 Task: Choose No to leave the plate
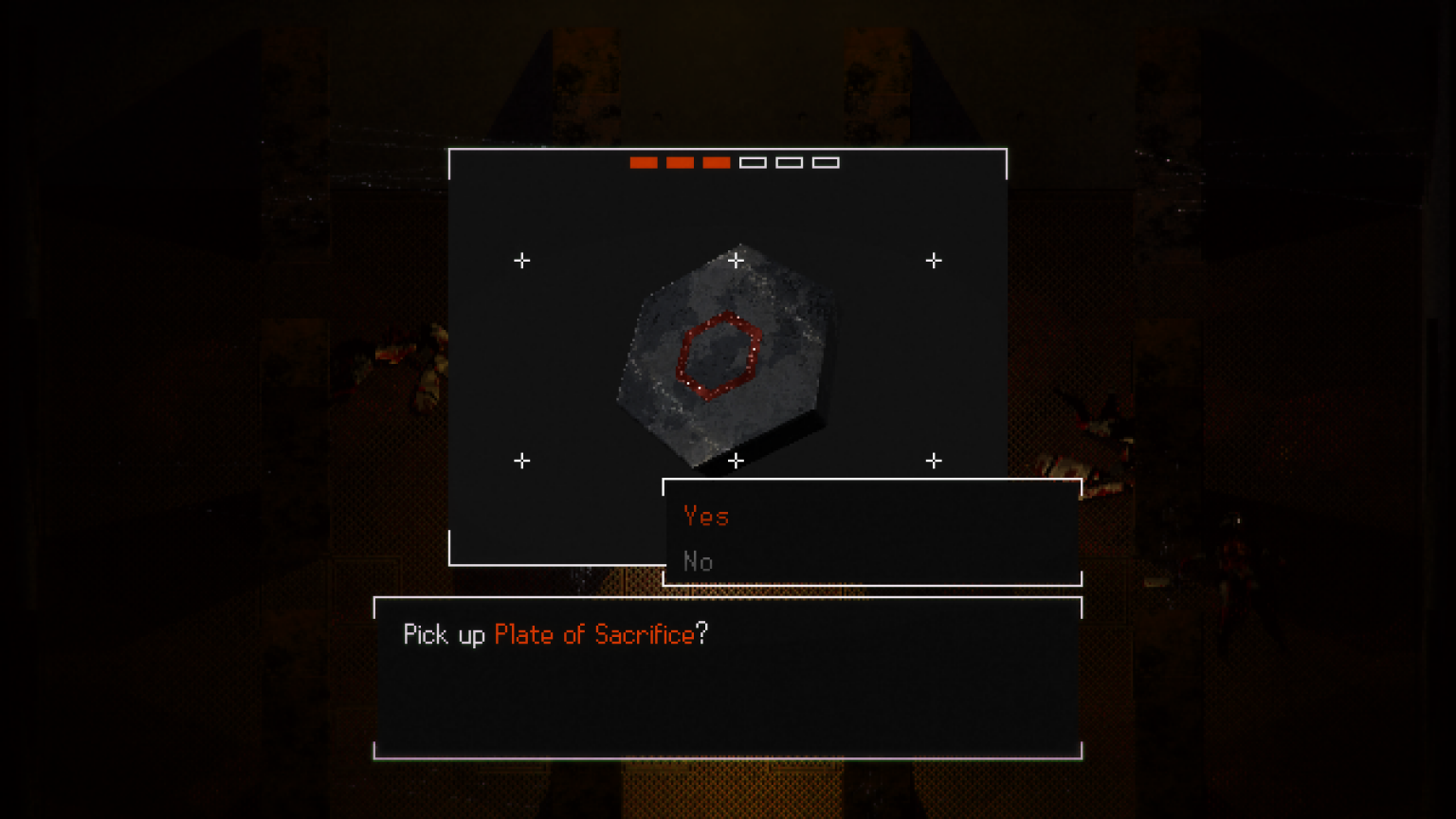[699, 562]
